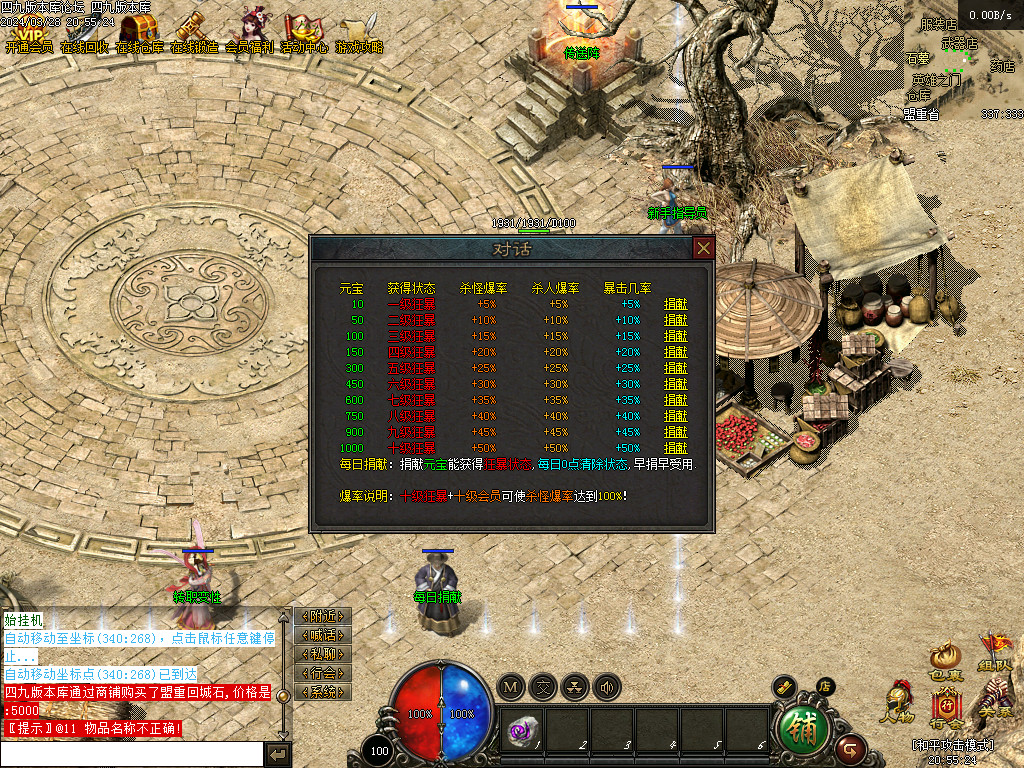Select the 系统 chat channel

point(323,692)
